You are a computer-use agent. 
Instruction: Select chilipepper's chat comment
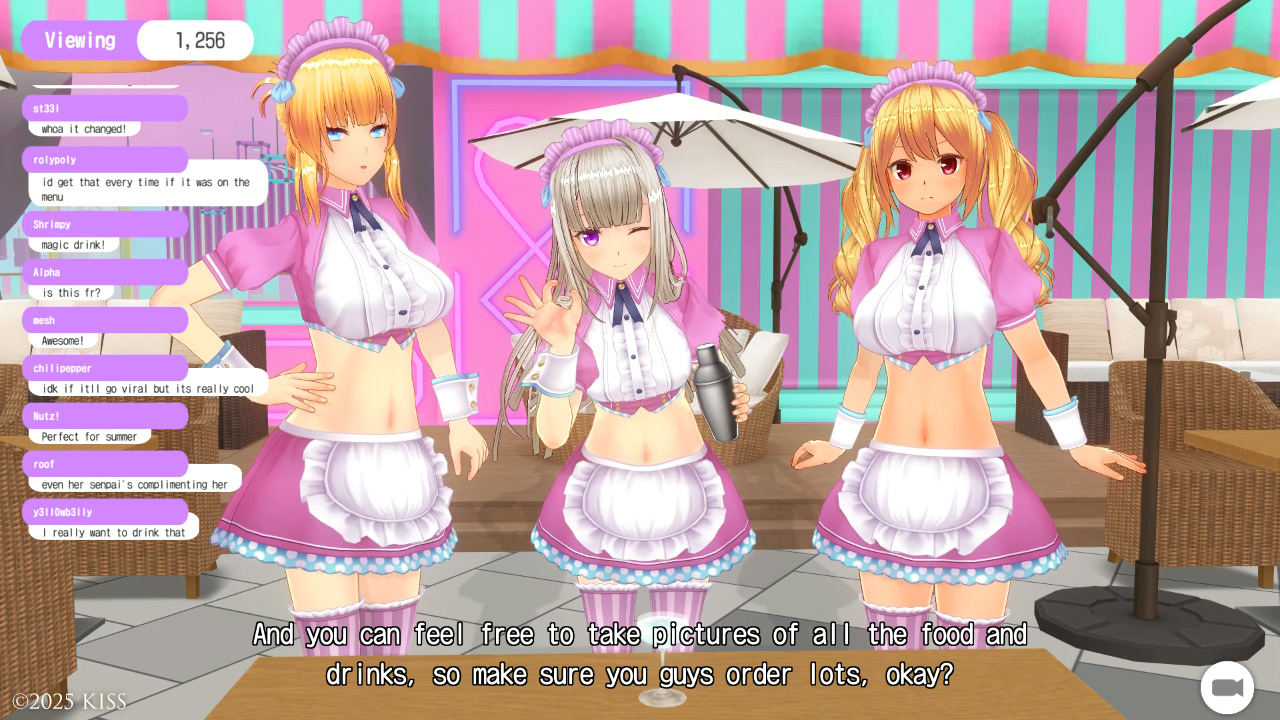pyautogui.click(x=147, y=389)
